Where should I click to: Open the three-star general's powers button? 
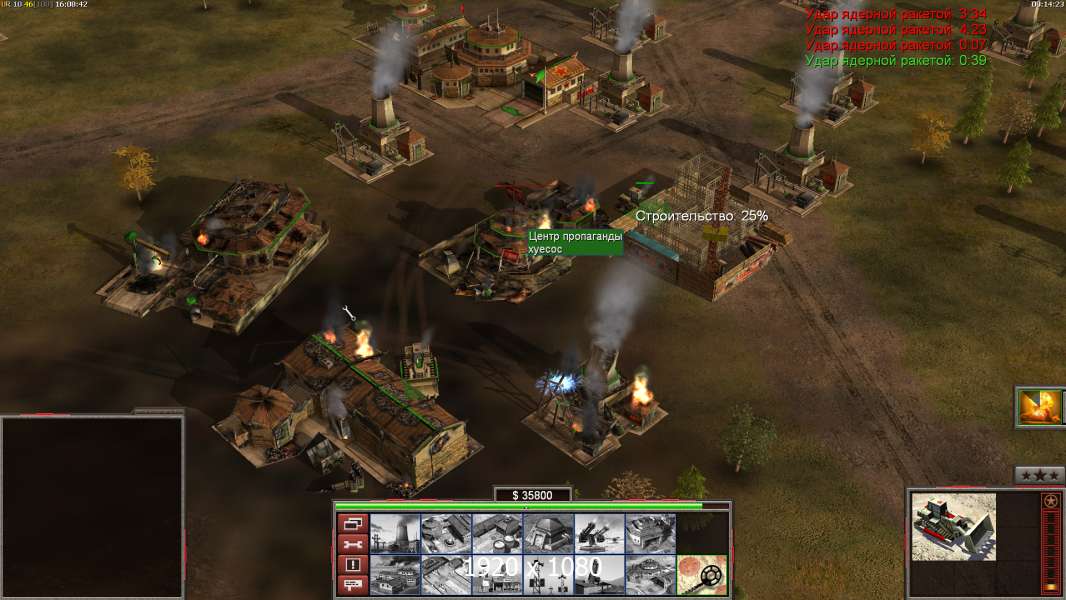[x=1039, y=475]
